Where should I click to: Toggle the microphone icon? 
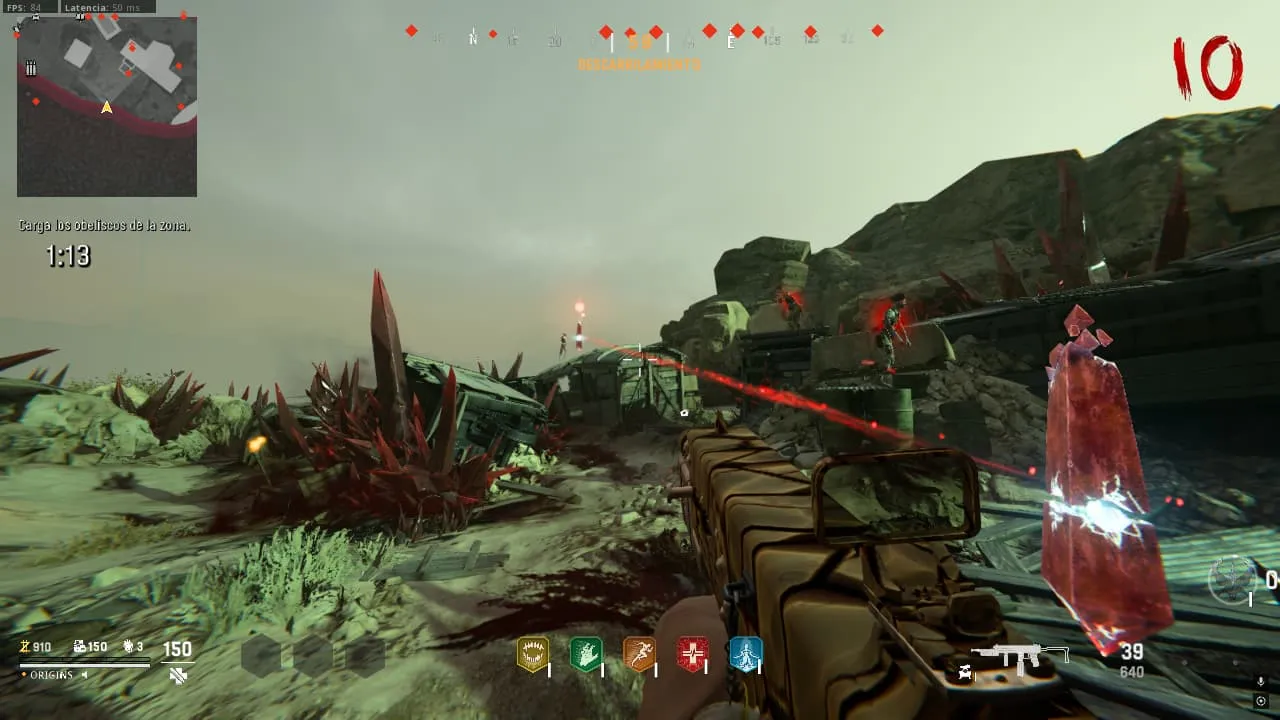[x=1261, y=681]
